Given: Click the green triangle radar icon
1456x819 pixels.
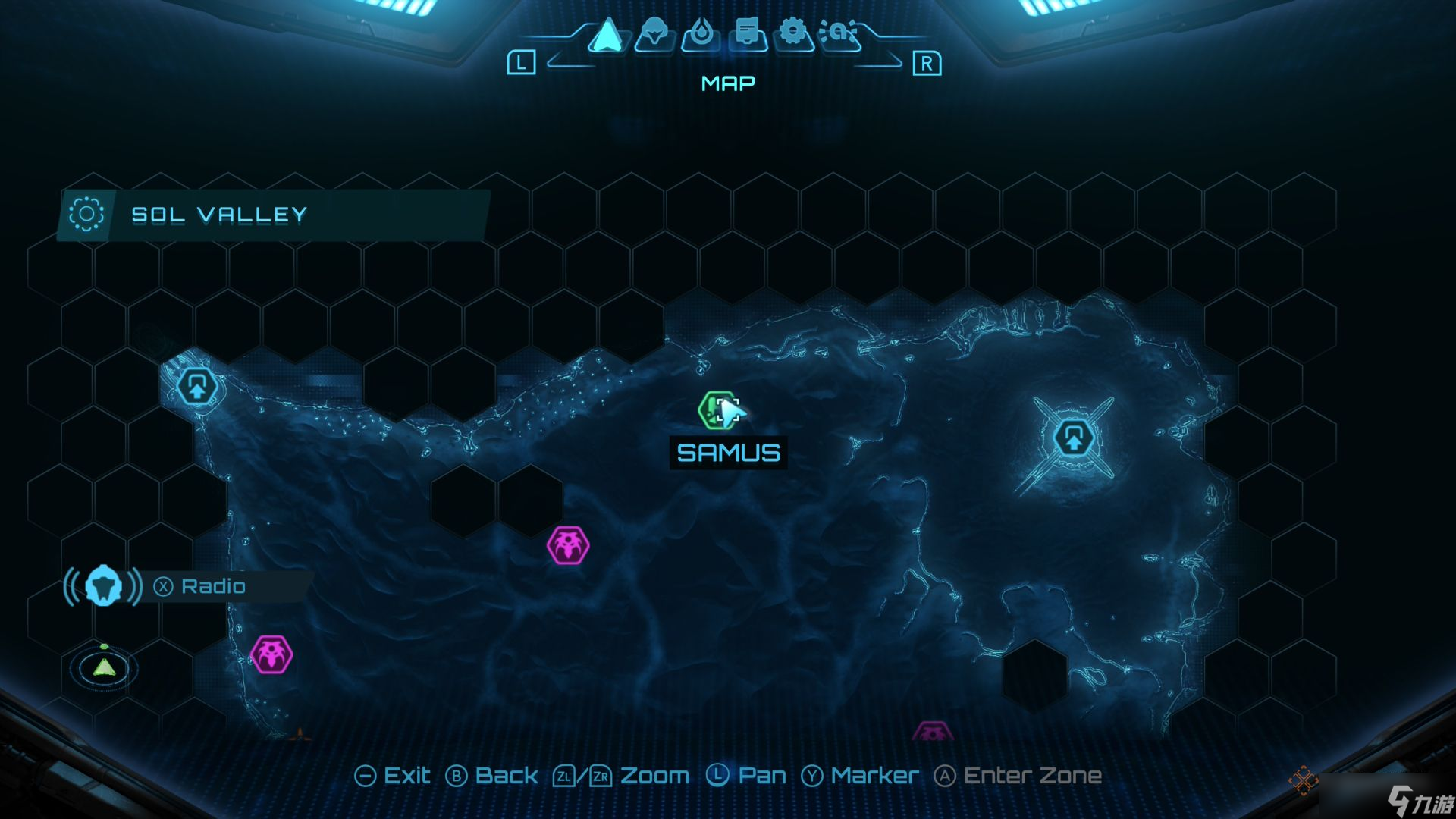Looking at the screenshot, I should [104, 667].
